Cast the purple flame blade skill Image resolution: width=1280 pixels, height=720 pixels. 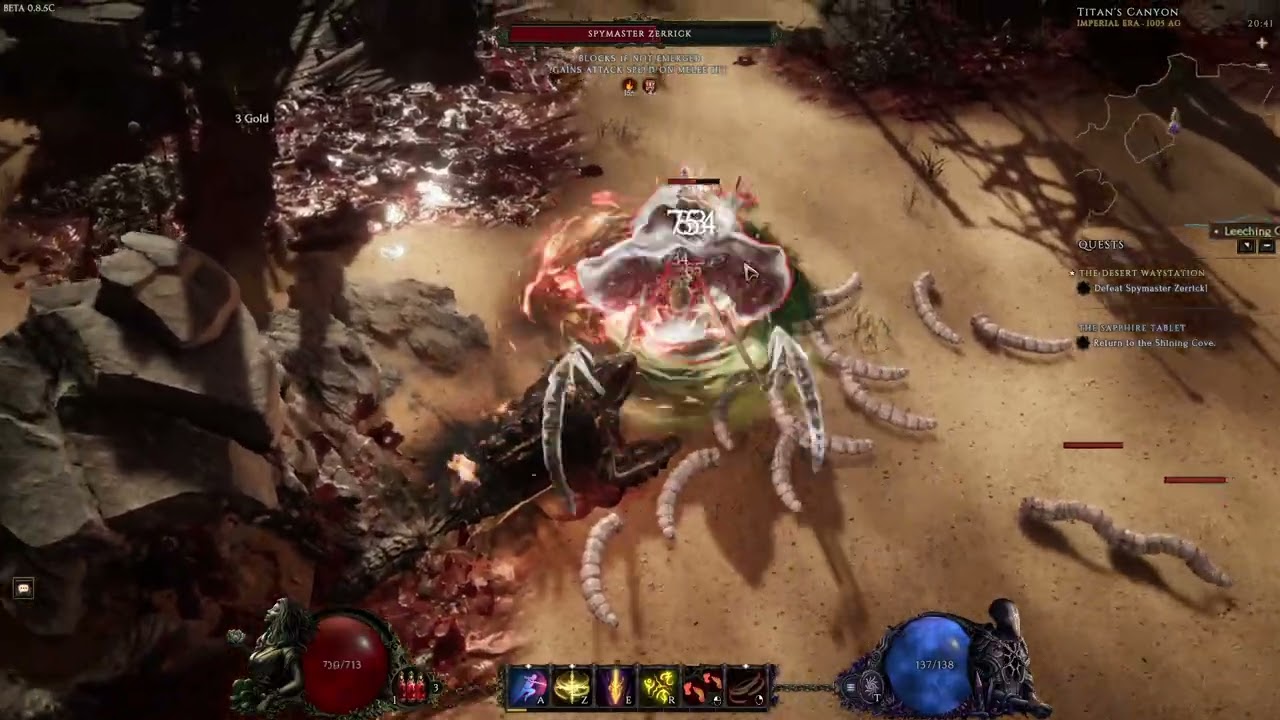(x=614, y=687)
